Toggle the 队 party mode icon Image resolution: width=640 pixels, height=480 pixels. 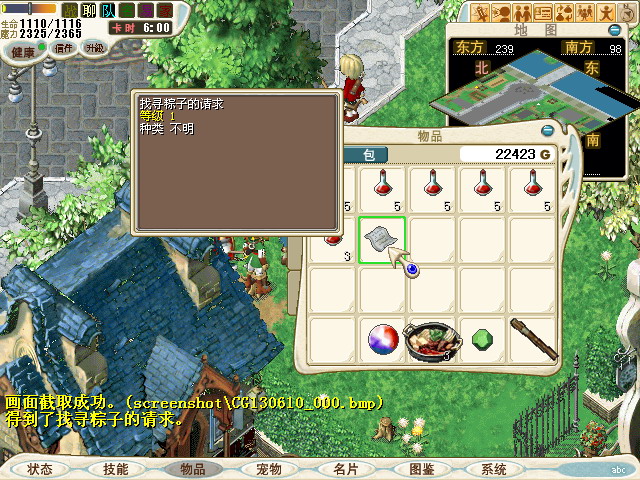point(108,10)
